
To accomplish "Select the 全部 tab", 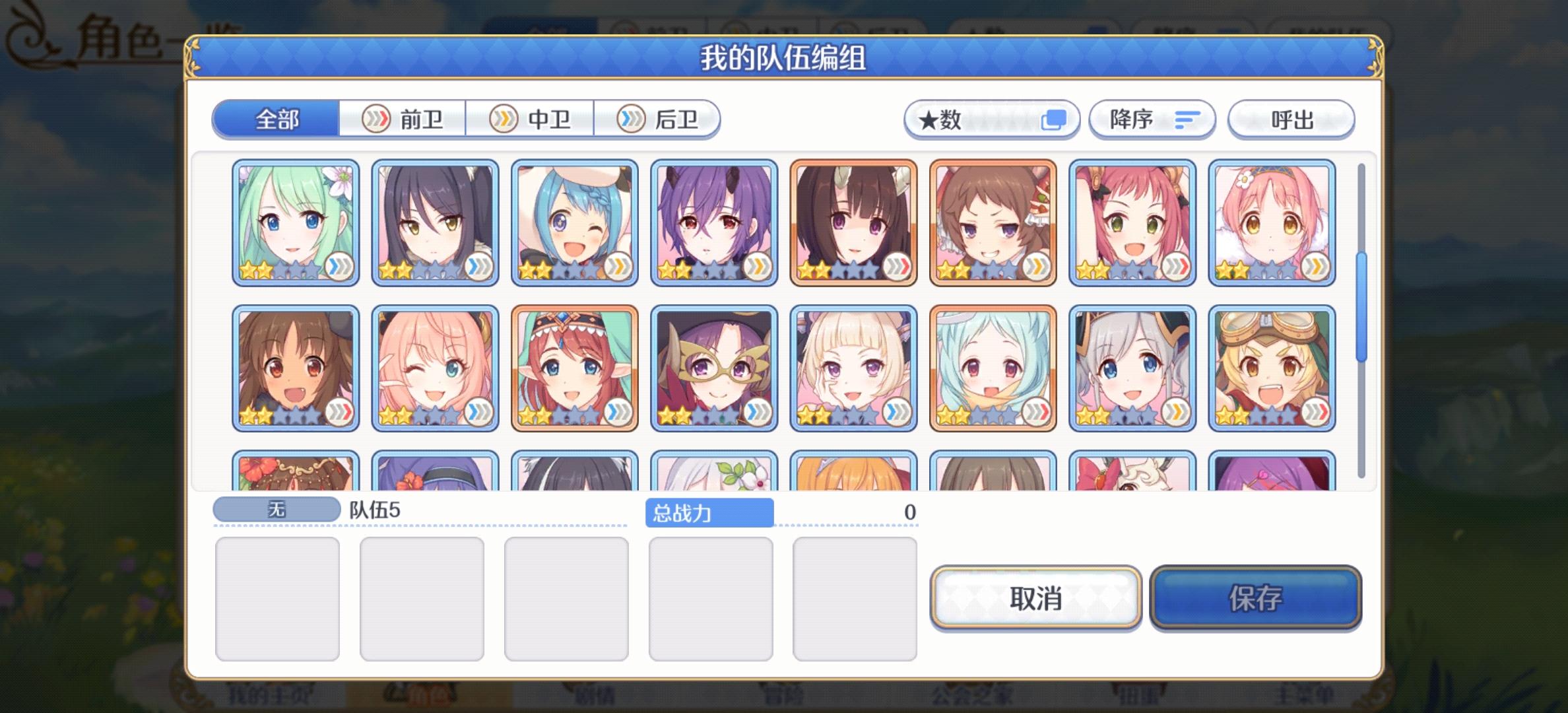I will (277, 119).
